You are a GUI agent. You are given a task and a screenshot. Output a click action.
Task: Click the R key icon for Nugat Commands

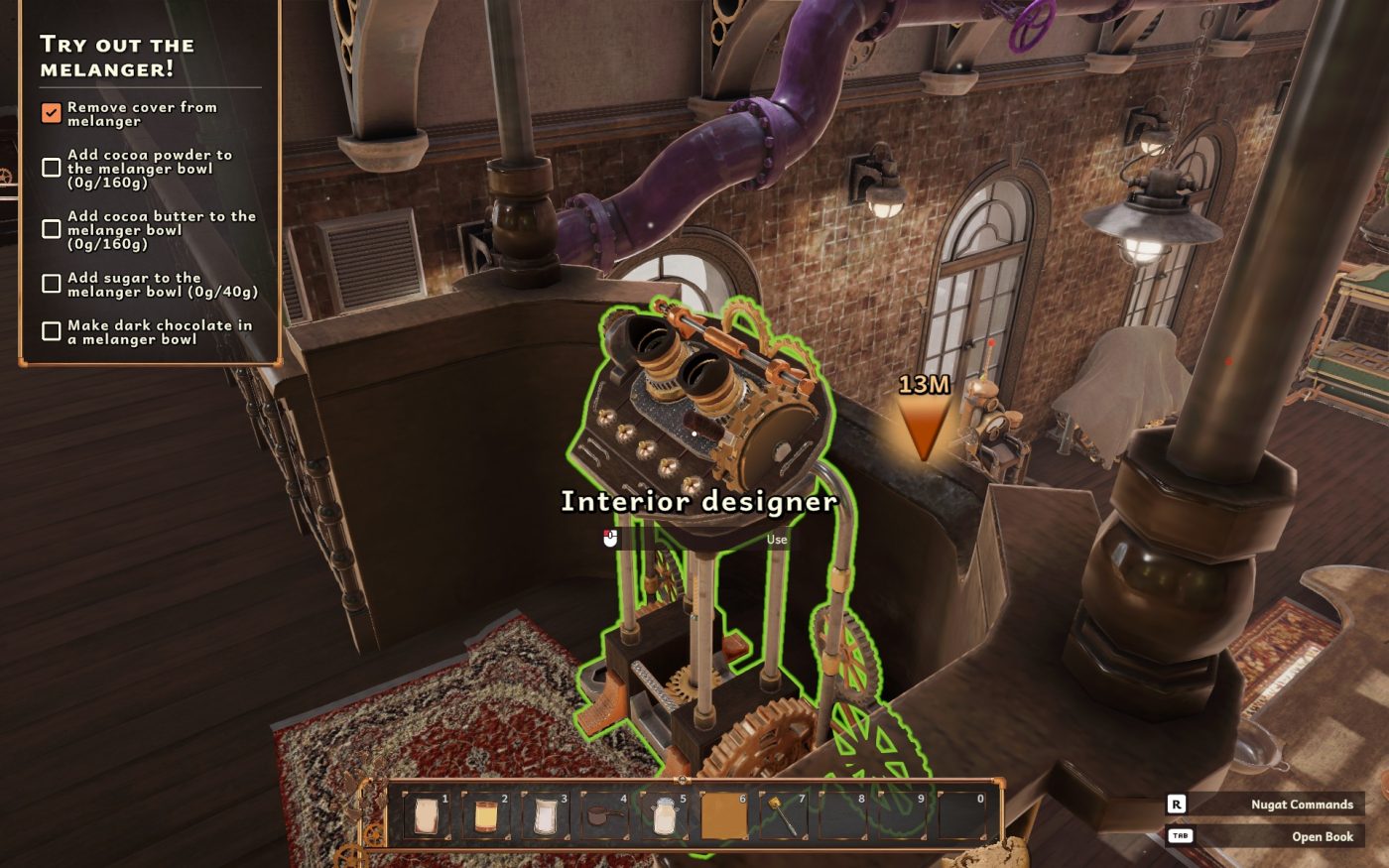click(x=1177, y=804)
